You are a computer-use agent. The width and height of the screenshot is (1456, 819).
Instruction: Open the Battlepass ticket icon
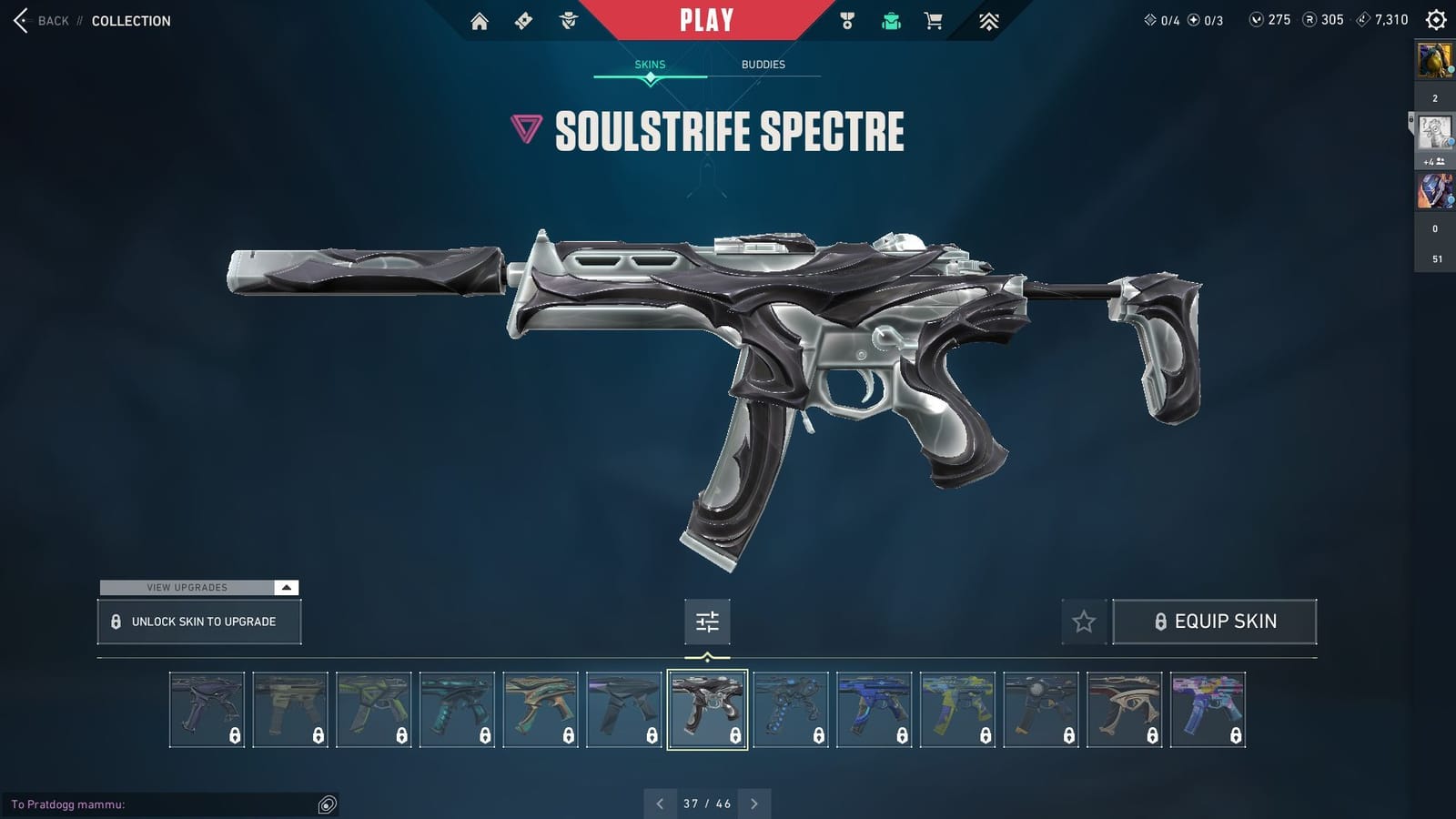pos(523,19)
